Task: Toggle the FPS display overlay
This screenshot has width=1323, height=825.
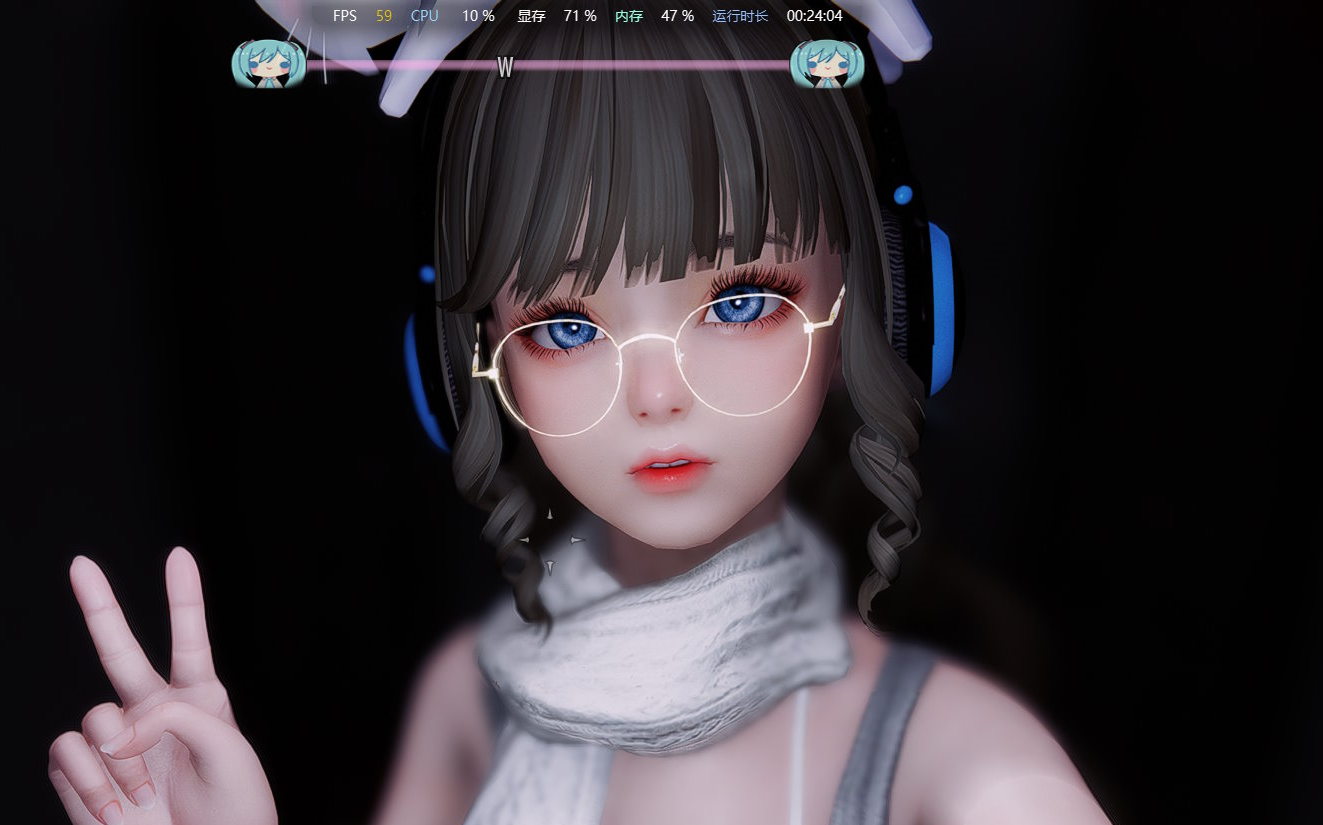Action: (x=345, y=15)
